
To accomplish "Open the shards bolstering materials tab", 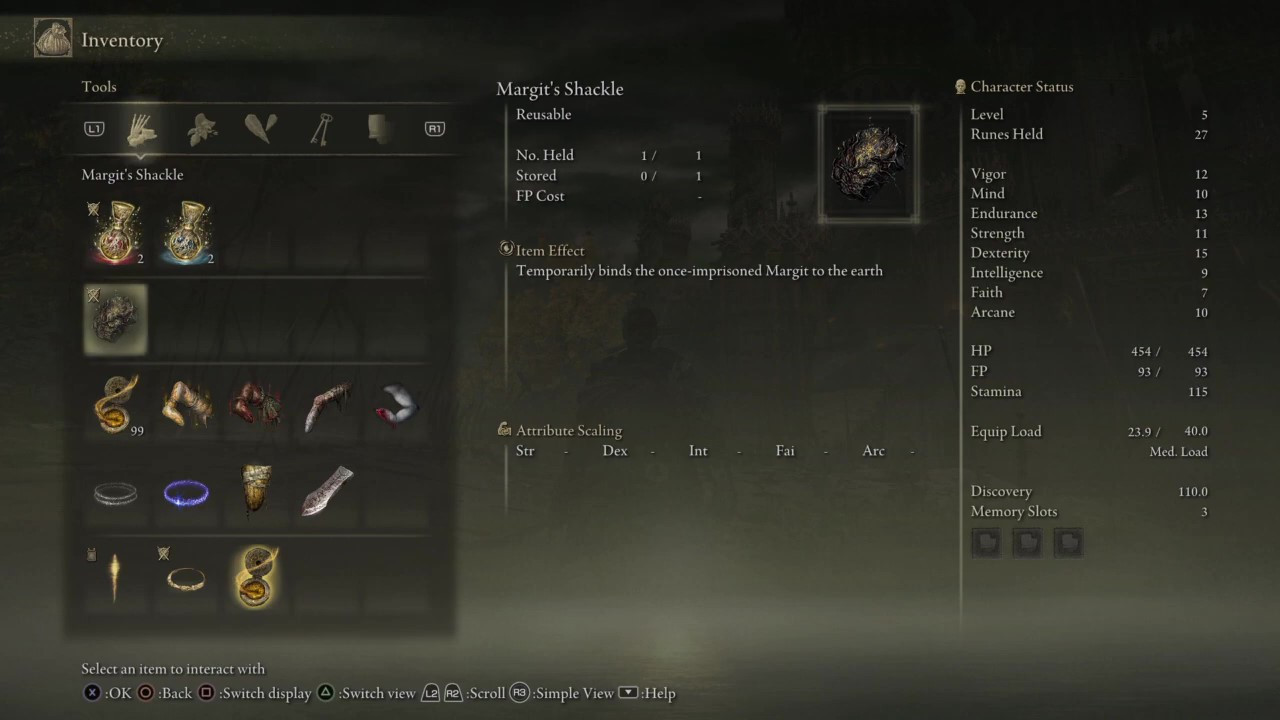I will (261, 129).
